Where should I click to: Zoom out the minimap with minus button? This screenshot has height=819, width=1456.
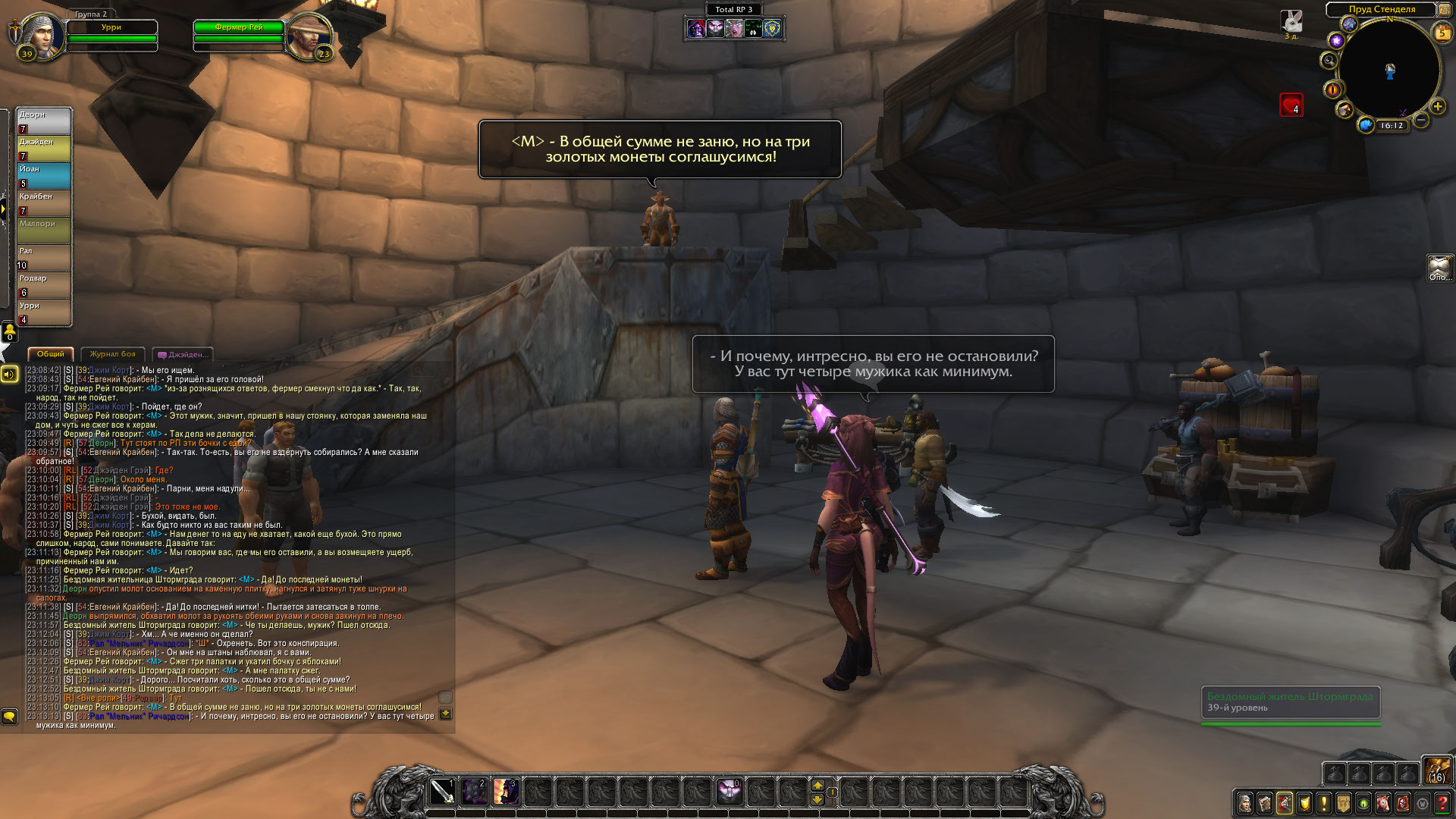point(1422,120)
